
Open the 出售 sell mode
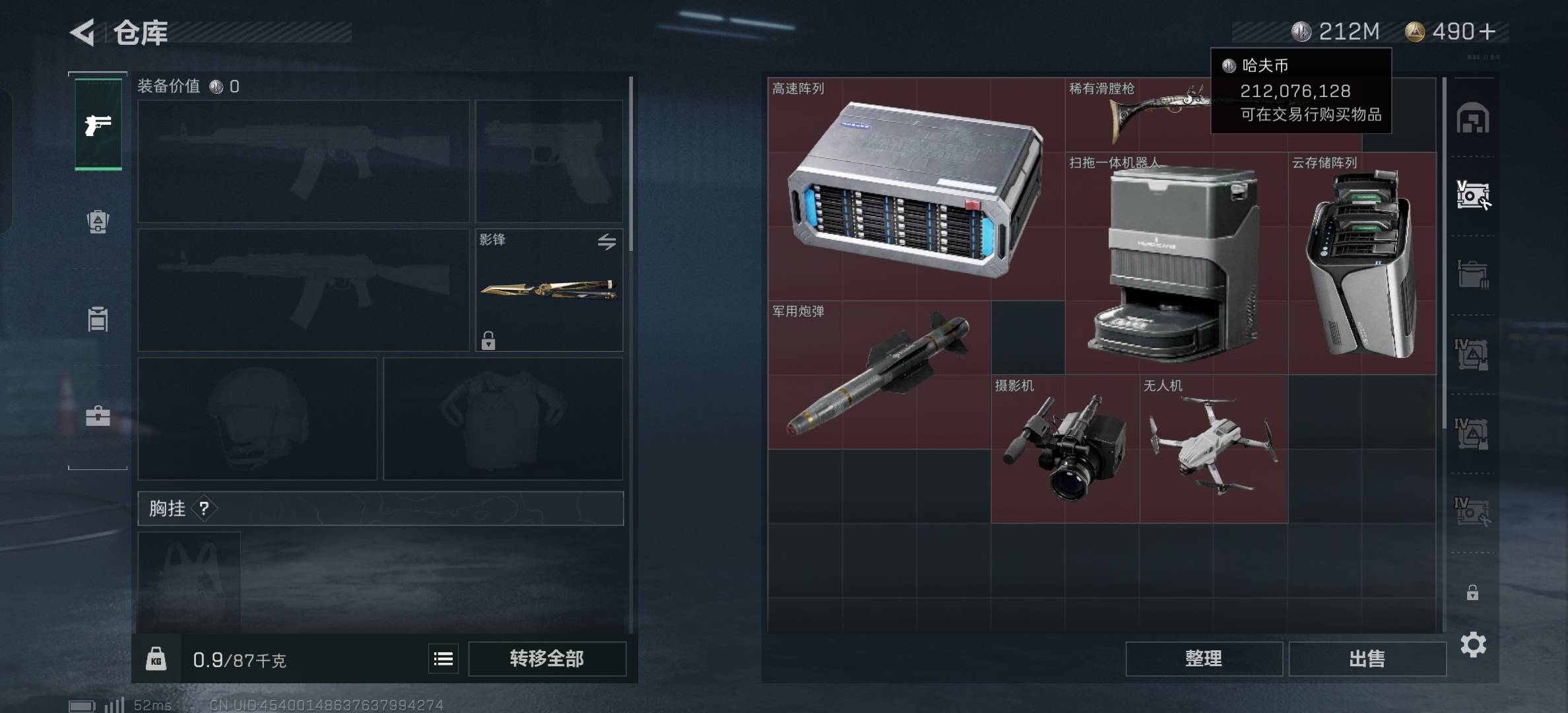(x=1367, y=658)
